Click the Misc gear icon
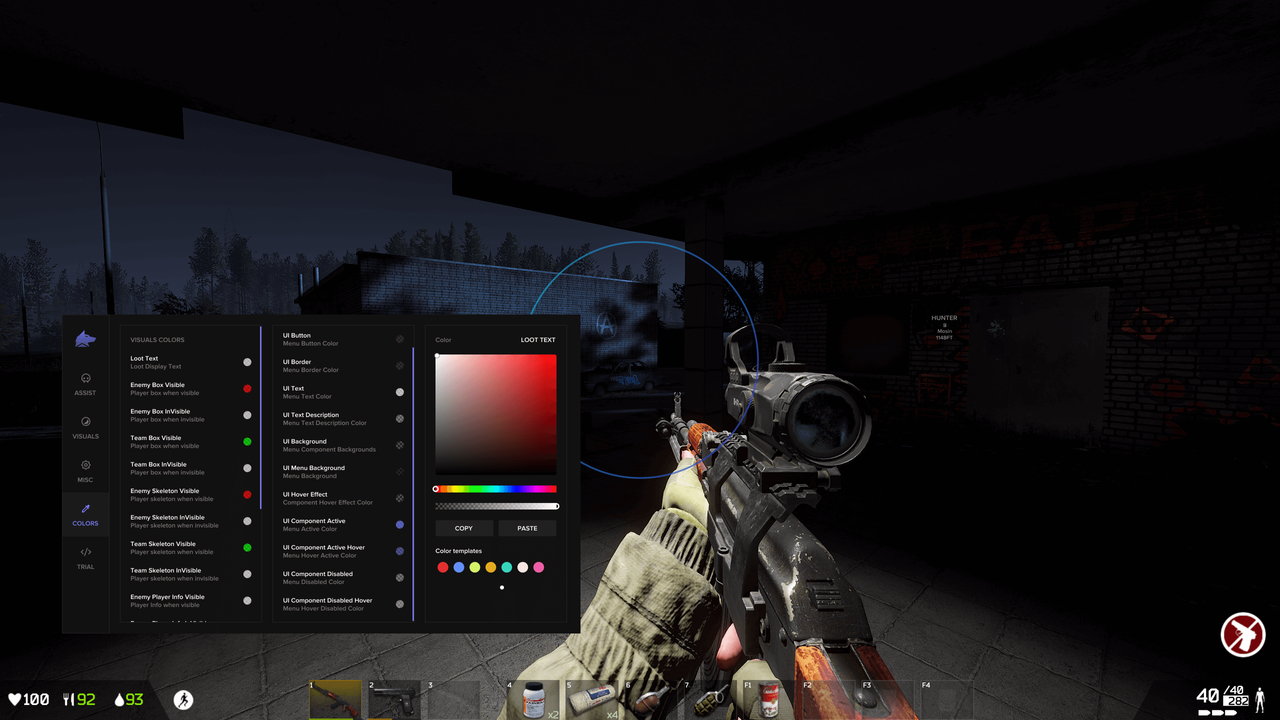The width and height of the screenshot is (1280, 720). (x=85, y=464)
